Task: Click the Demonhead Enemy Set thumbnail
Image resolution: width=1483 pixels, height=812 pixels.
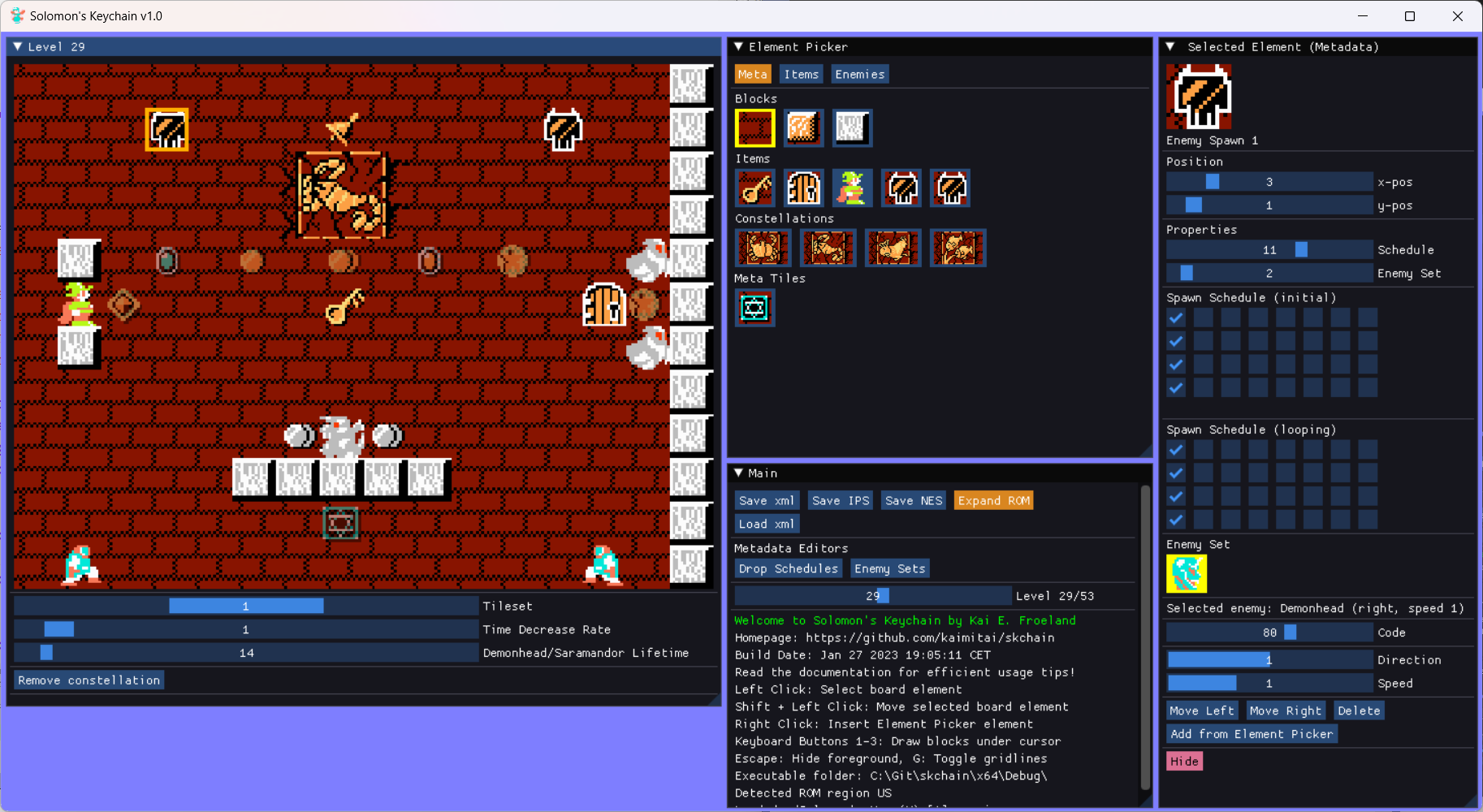Action: tap(1185, 573)
